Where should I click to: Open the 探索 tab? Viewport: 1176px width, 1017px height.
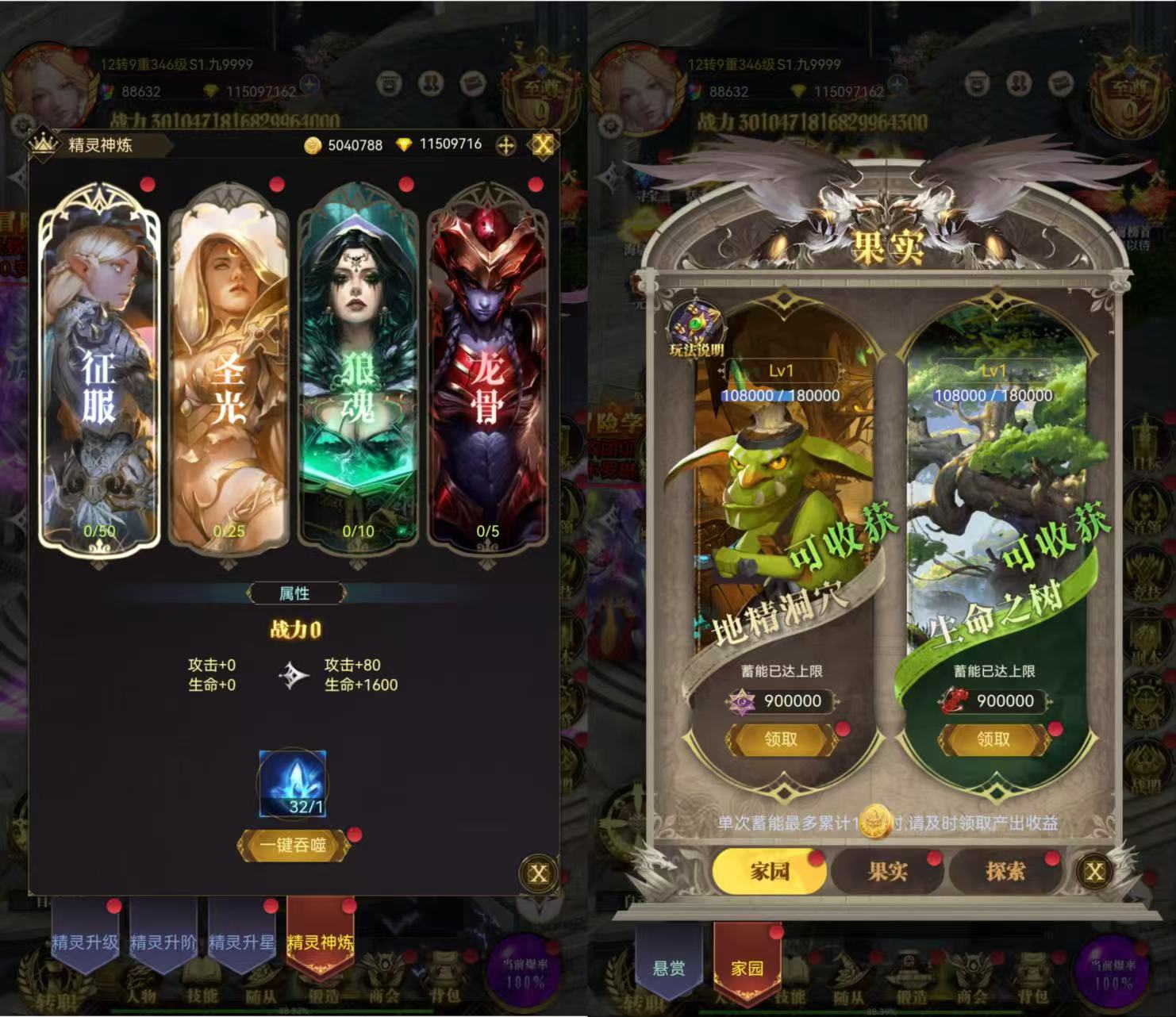point(1005,871)
